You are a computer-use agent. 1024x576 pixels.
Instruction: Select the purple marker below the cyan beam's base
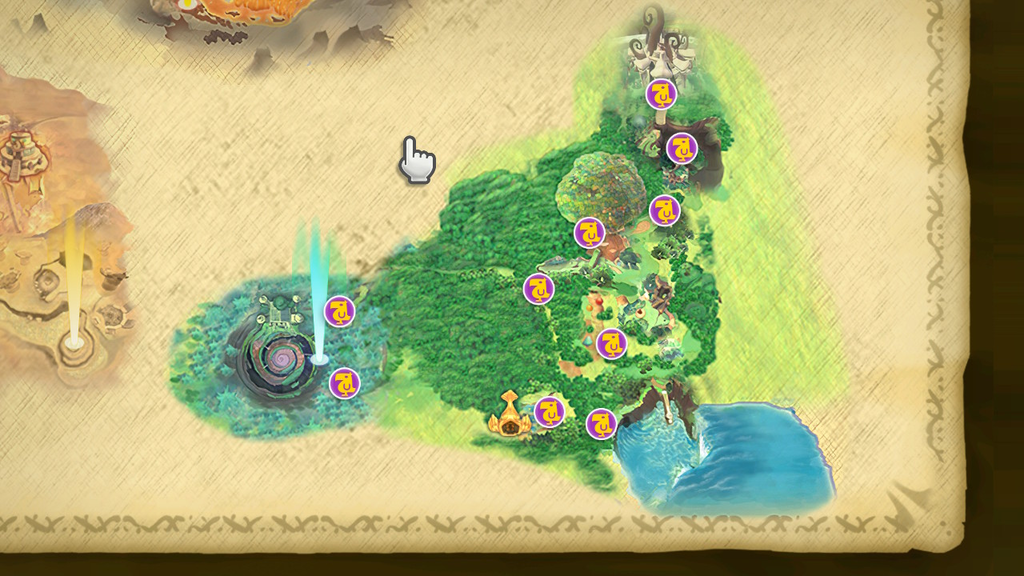point(344,382)
